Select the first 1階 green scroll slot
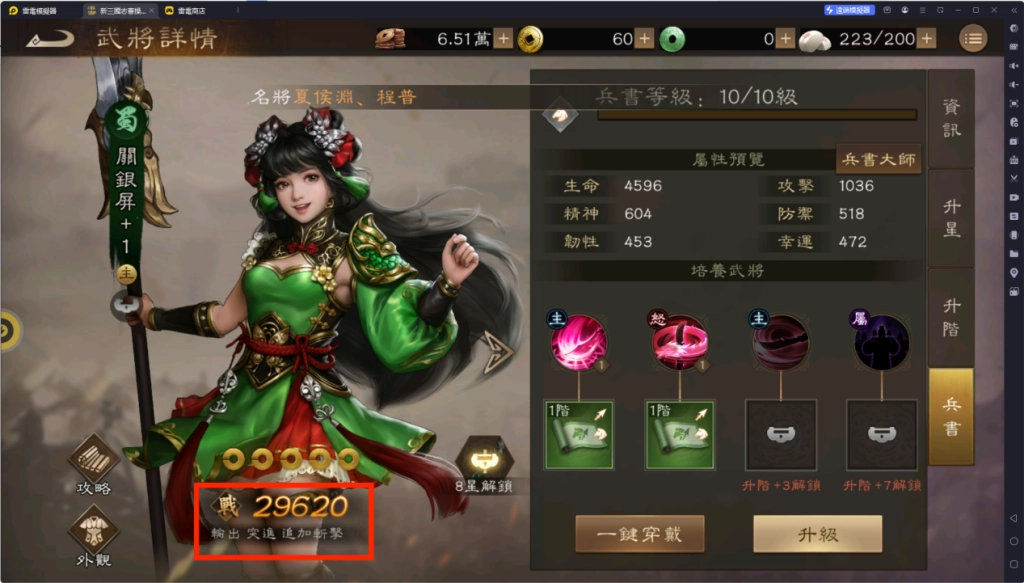This screenshot has width=1024, height=583. tap(579, 435)
